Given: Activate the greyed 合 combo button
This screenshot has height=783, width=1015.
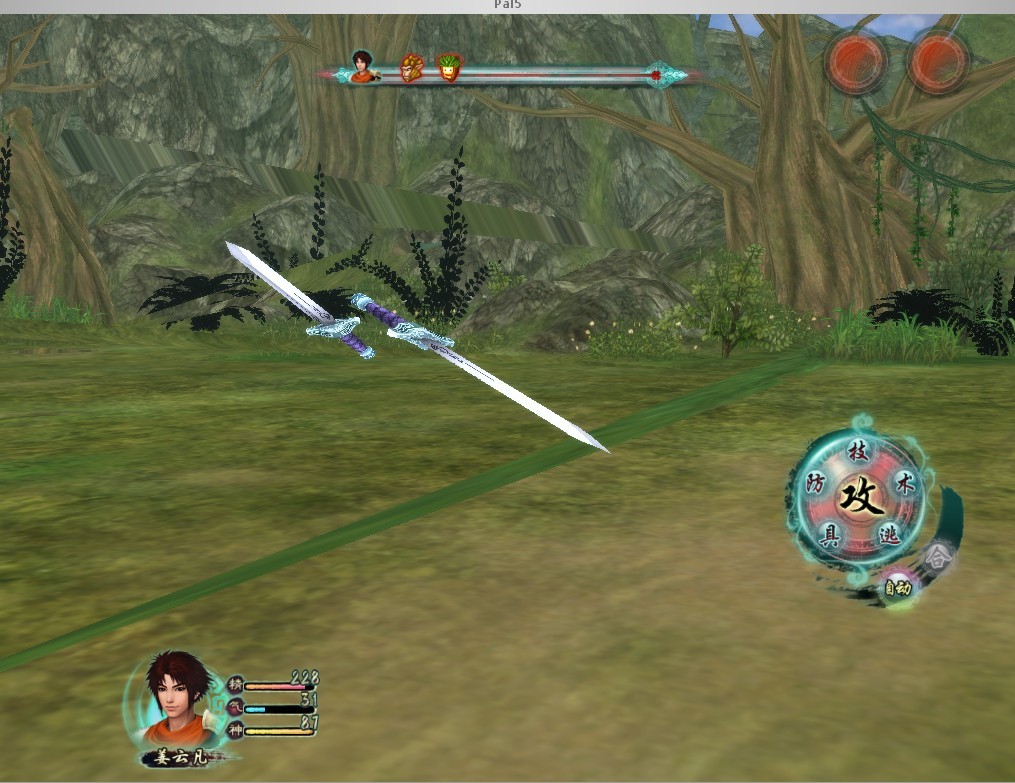Looking at the screenshot, I should tap(937, 555).
